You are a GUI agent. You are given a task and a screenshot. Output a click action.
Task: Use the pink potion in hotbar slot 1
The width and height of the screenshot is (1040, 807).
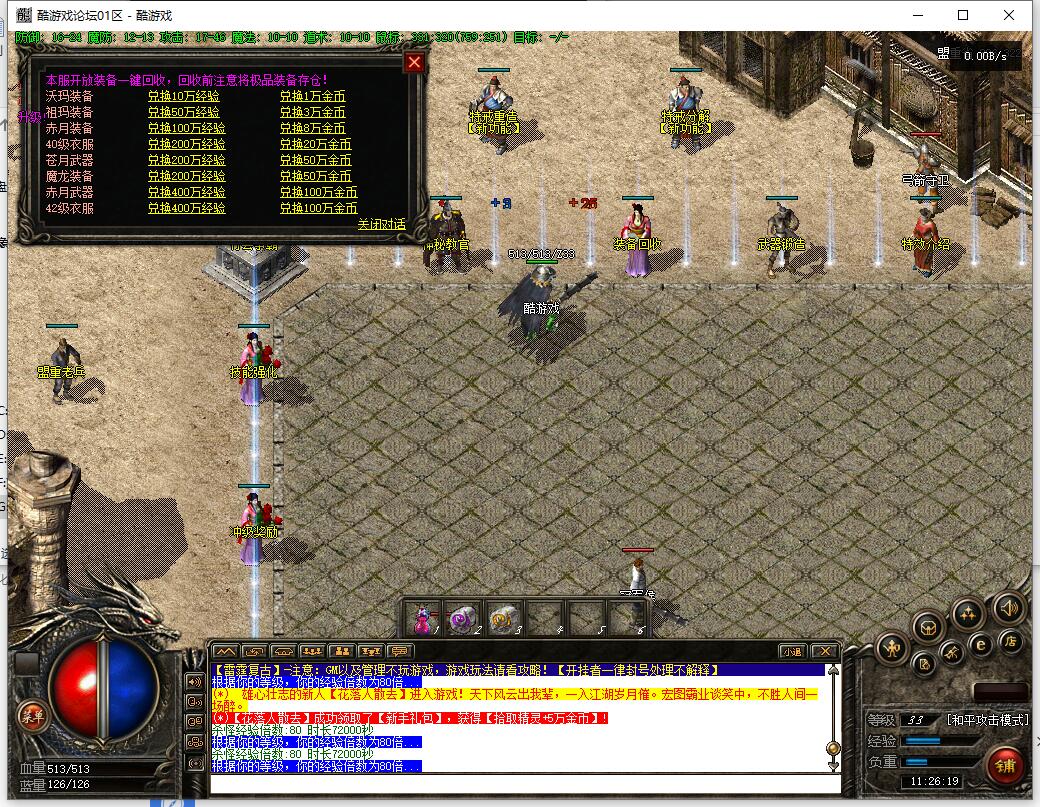pyautogui.click(x=424, y=619)
